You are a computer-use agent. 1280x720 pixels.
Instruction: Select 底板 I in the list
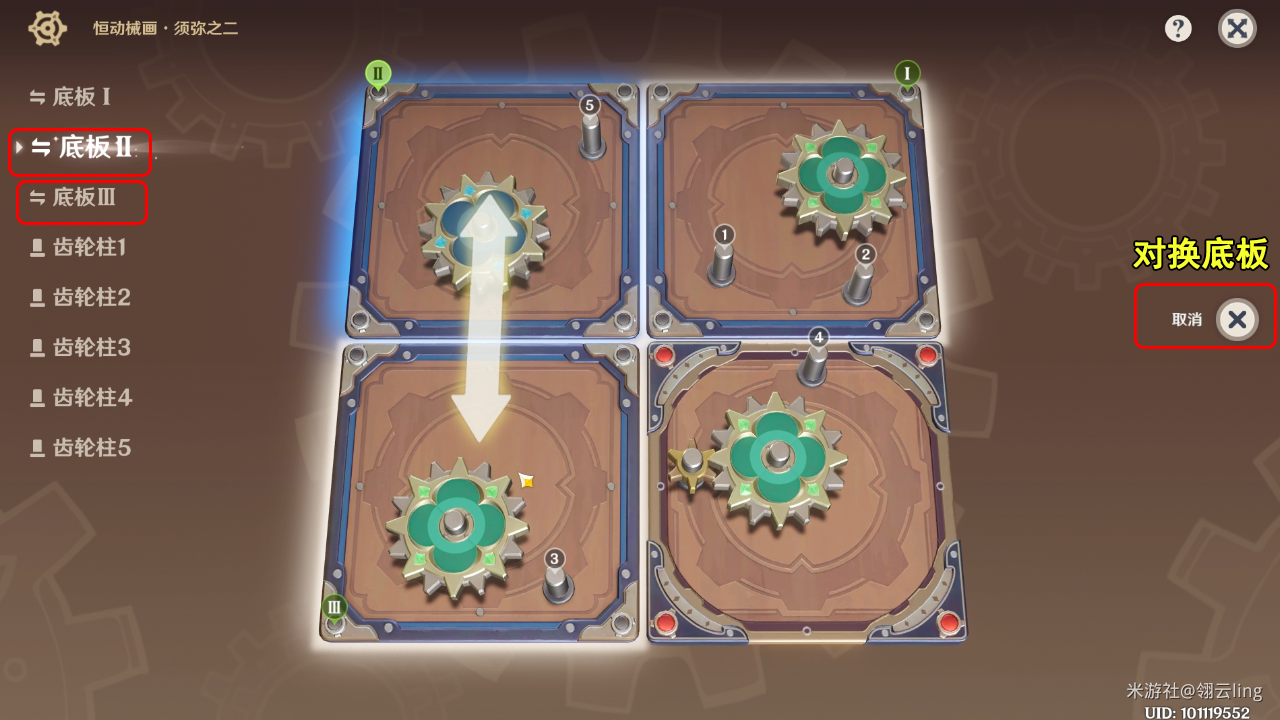pyautogui.click(x=70, y=97)
